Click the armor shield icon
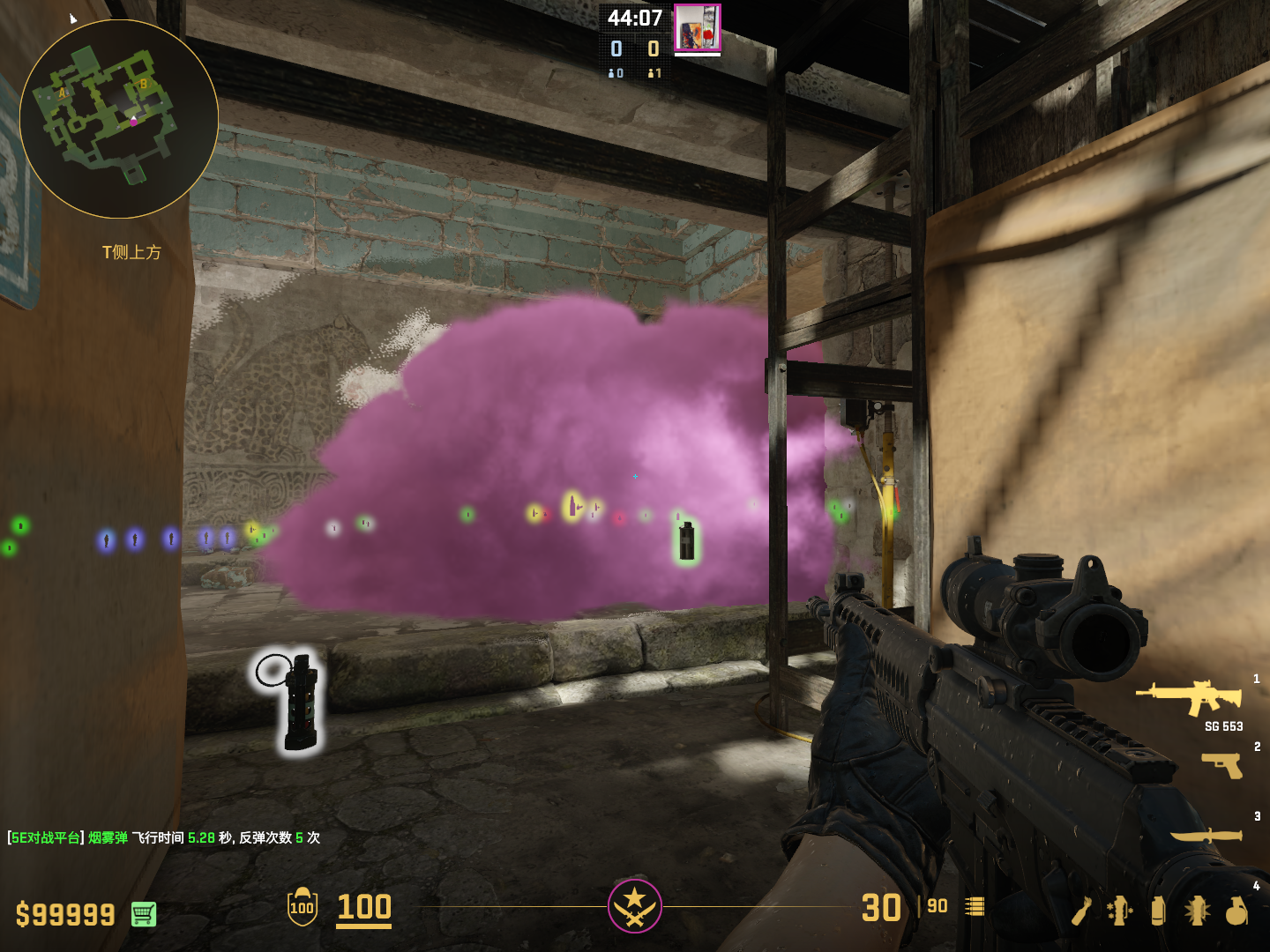The width and height of the screenshot is (1270, 952). tap(303, 907)
